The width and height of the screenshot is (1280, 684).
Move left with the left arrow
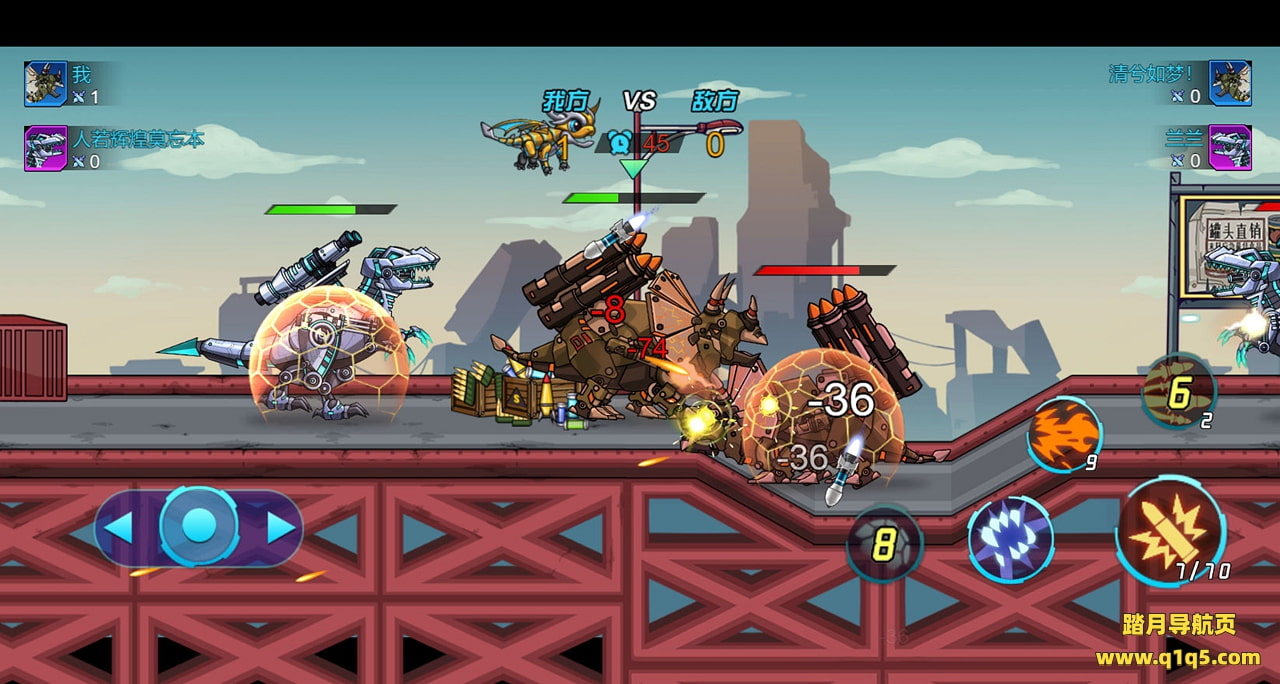click(119, 527)
